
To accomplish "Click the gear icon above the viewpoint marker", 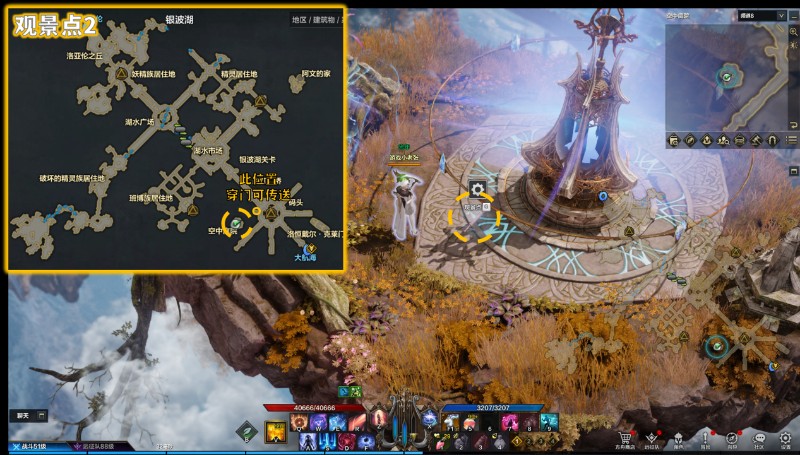I will (x=478, y=188).
